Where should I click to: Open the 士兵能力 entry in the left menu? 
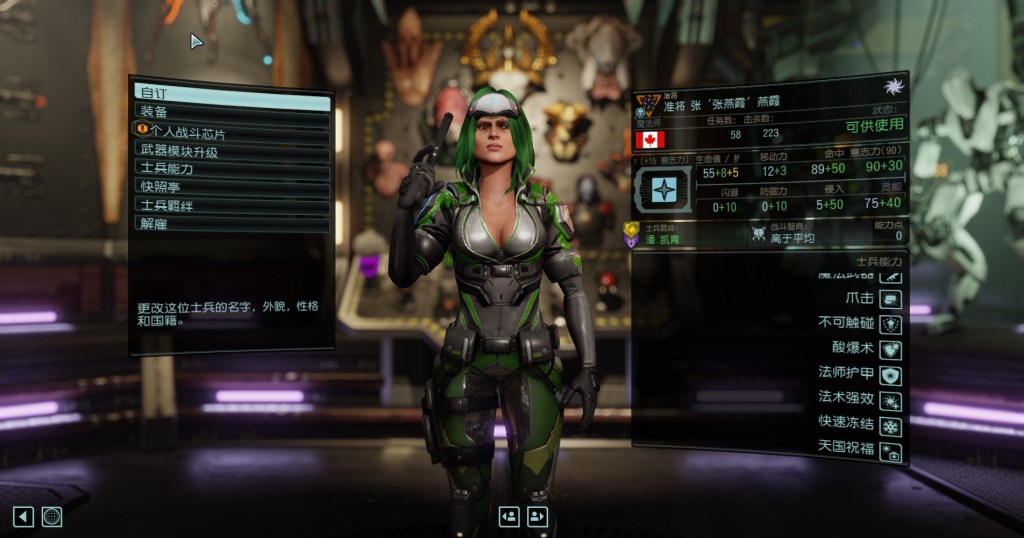click(x=232, y=168)
